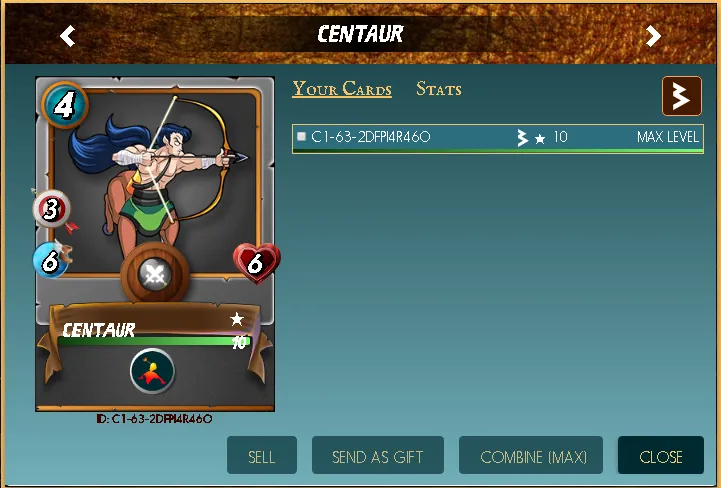Click the Sell button
721x488 pixels.
coord(262,457)
